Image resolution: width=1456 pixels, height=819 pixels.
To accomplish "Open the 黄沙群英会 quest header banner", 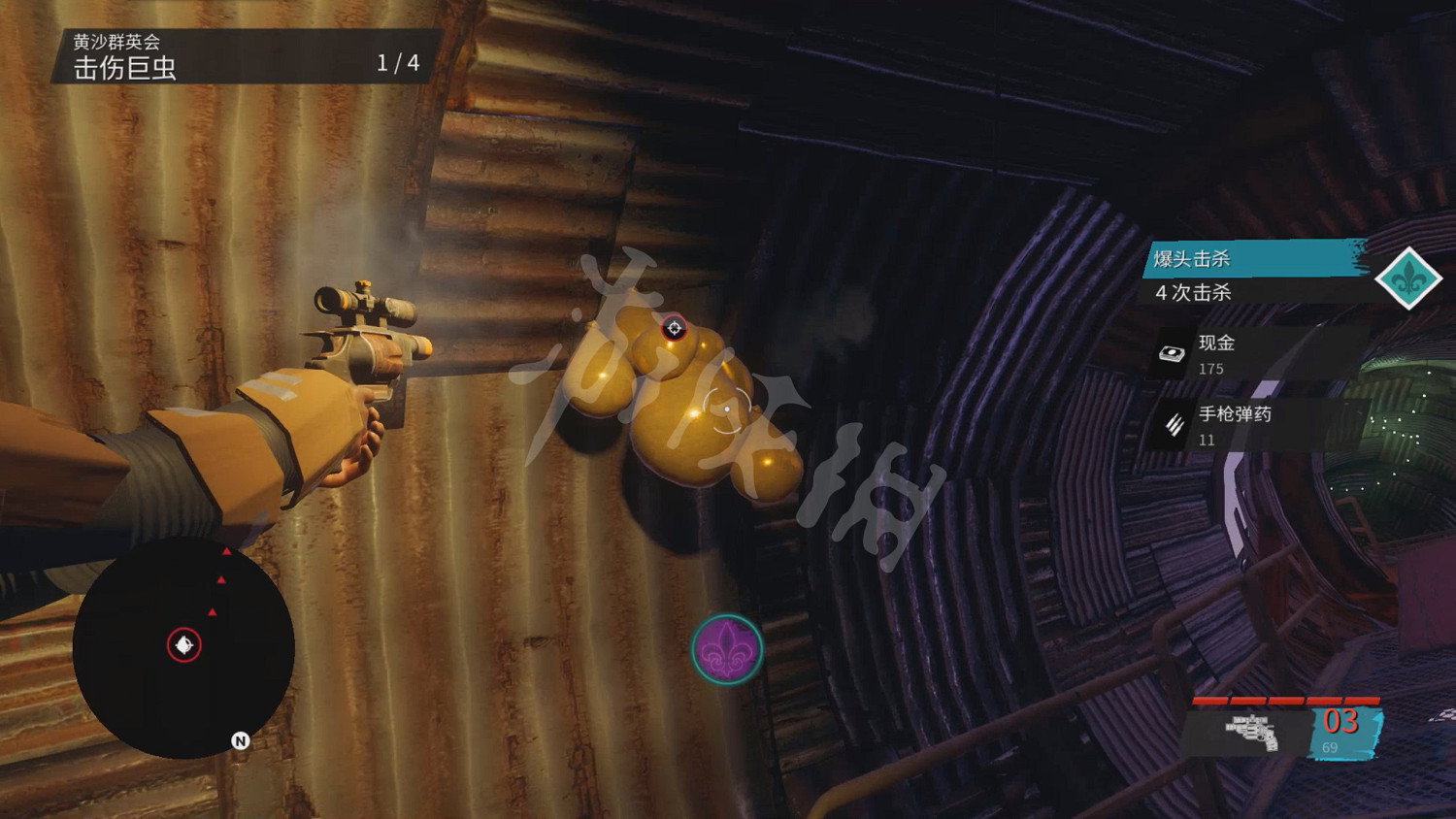I will (116, 40).
